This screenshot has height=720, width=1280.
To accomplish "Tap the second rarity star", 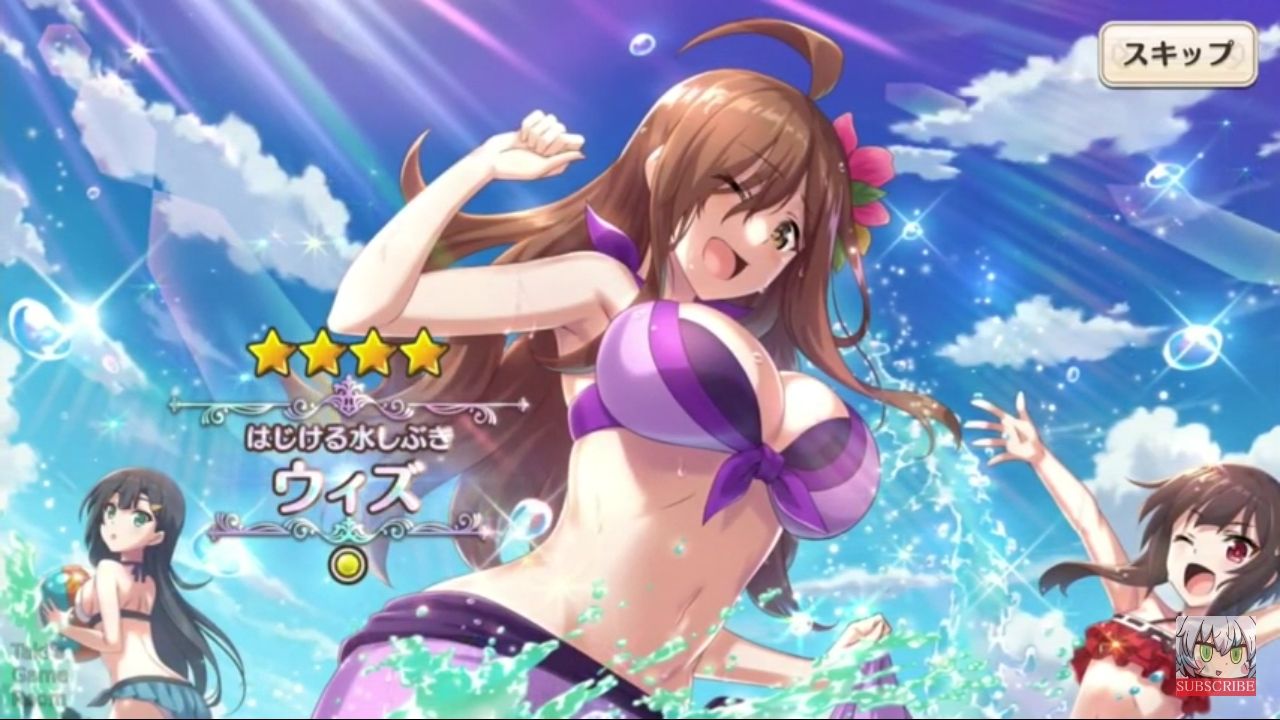I will click(x=321, y=351).
